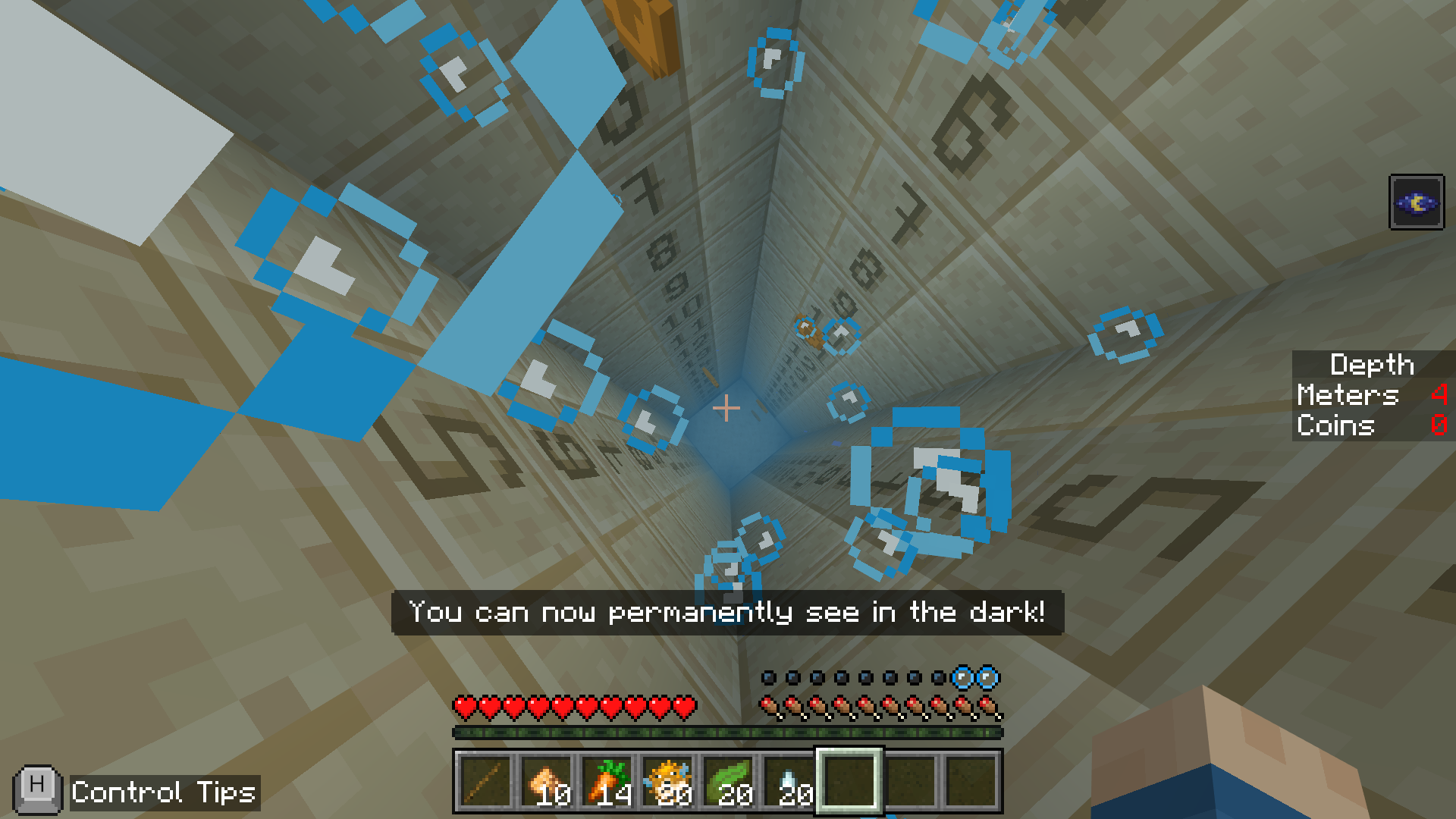
Task: Click the Coins counter showing 0
Action: tap(1437, 425)
